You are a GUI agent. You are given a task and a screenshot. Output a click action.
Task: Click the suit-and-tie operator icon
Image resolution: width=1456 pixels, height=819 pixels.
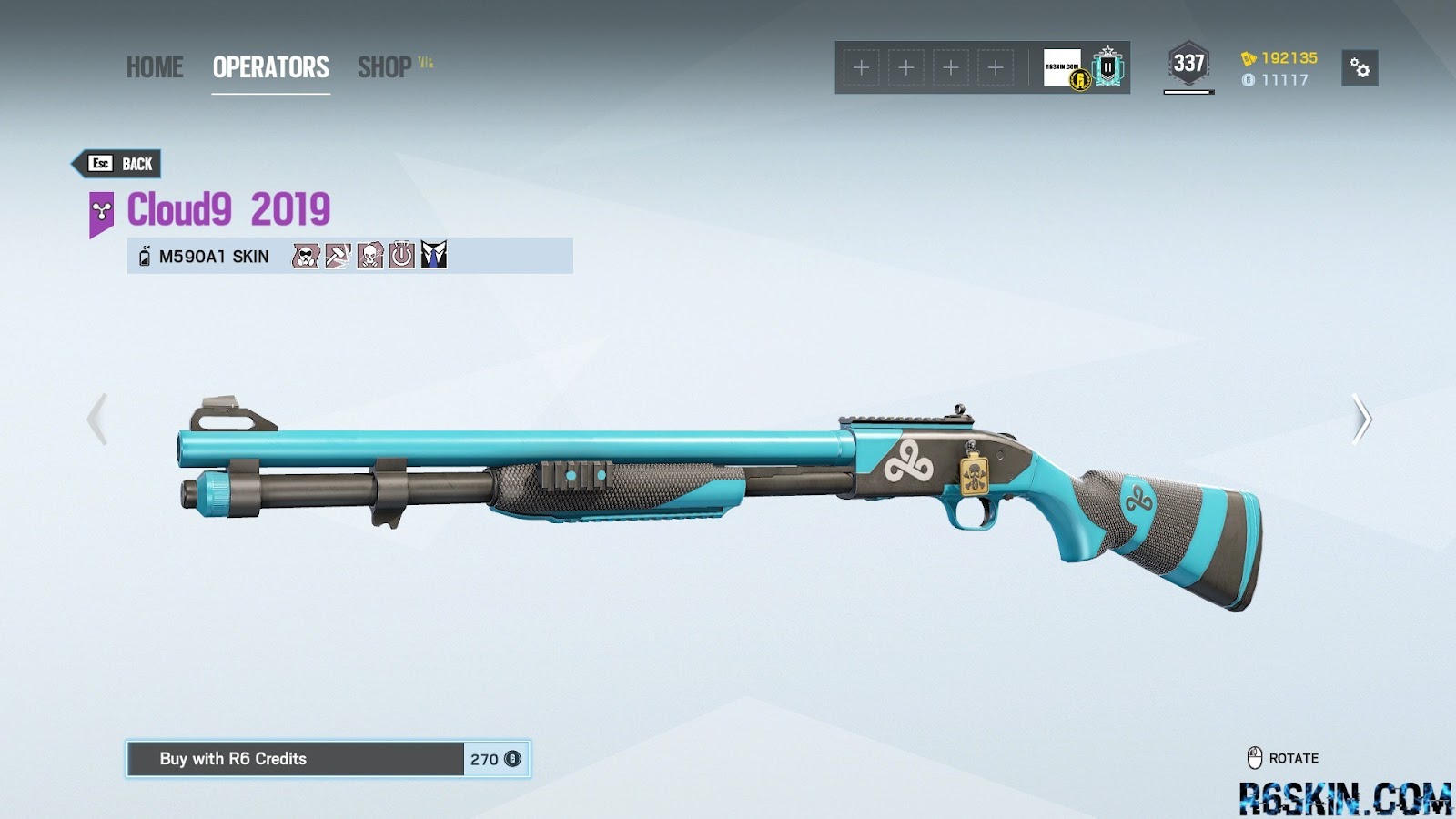pos(435,256)
